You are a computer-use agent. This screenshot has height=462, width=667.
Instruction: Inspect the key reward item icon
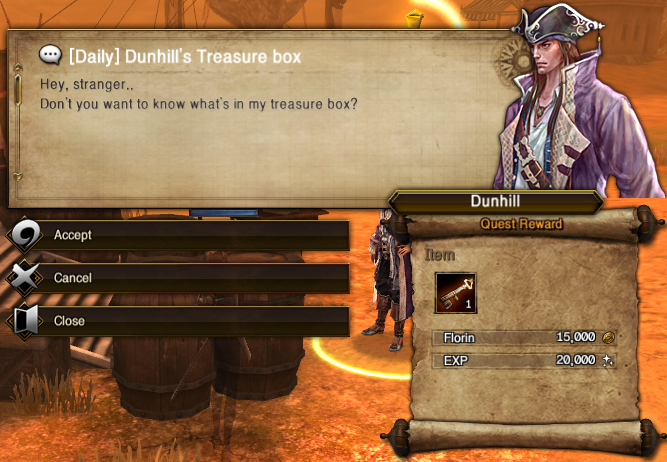[x=455, y=292]
